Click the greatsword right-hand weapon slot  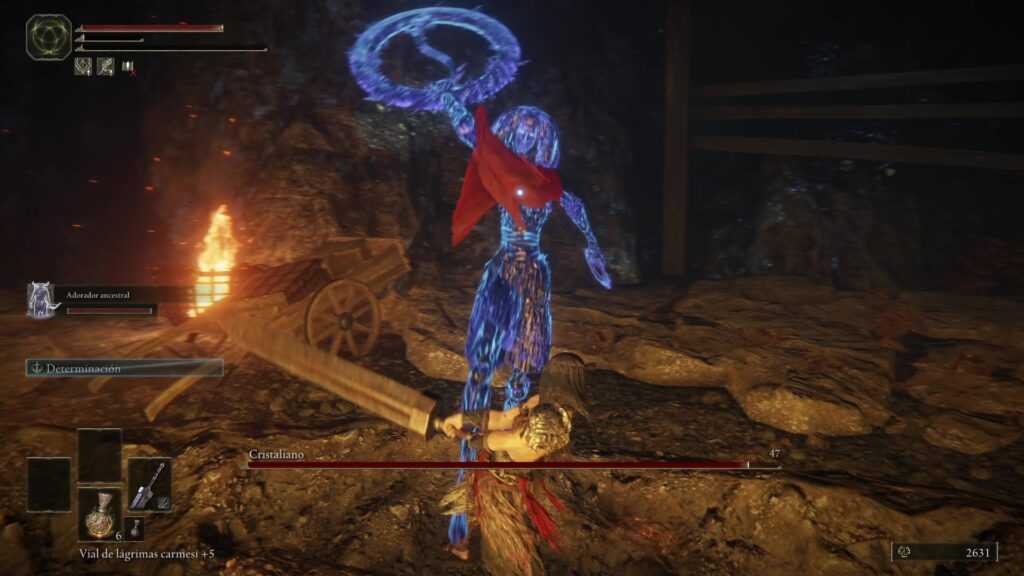pos(148,484)
